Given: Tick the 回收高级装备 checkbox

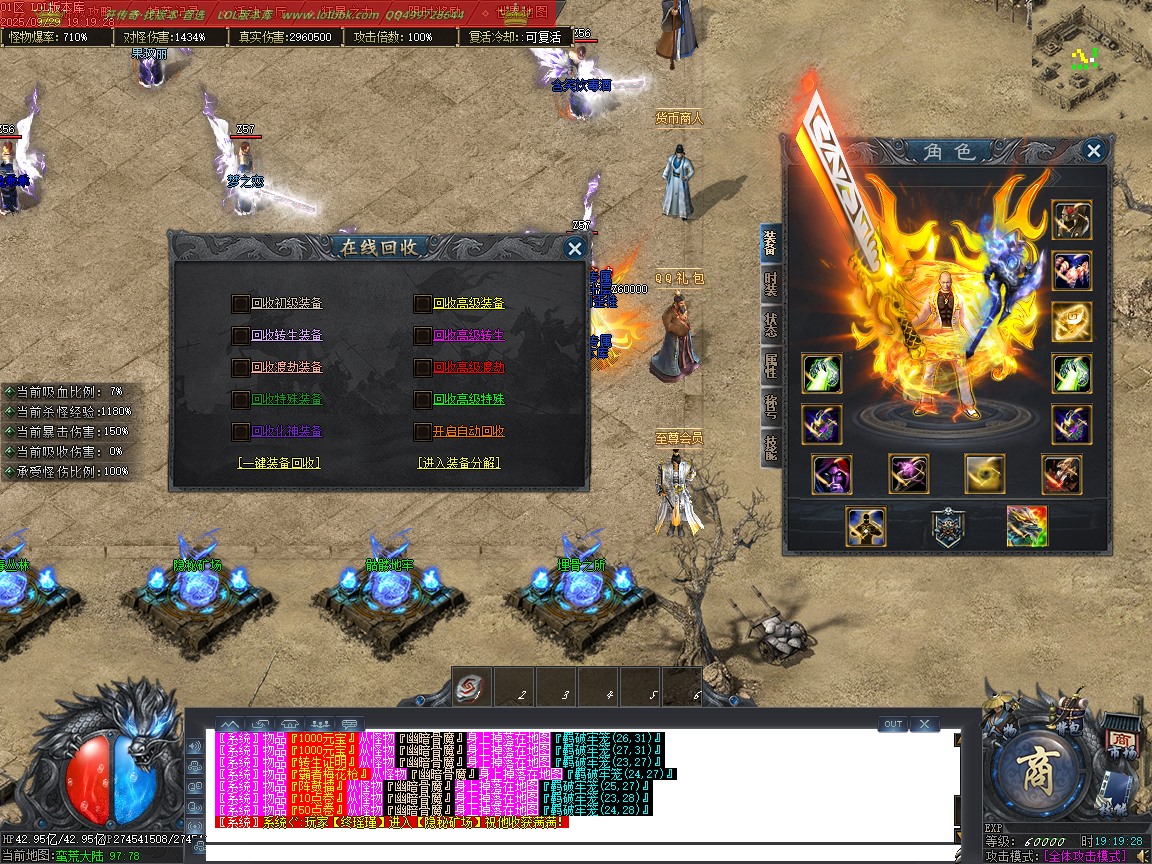Looking at the screenshot, I should pyautogui.click(x=423, y=304).
